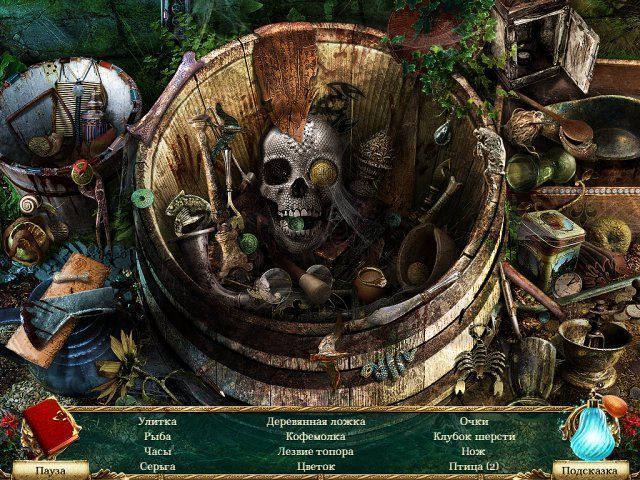Screen dimensions: 640x480
Task: Select Деревянная ложка list entry
Action: 315,422
